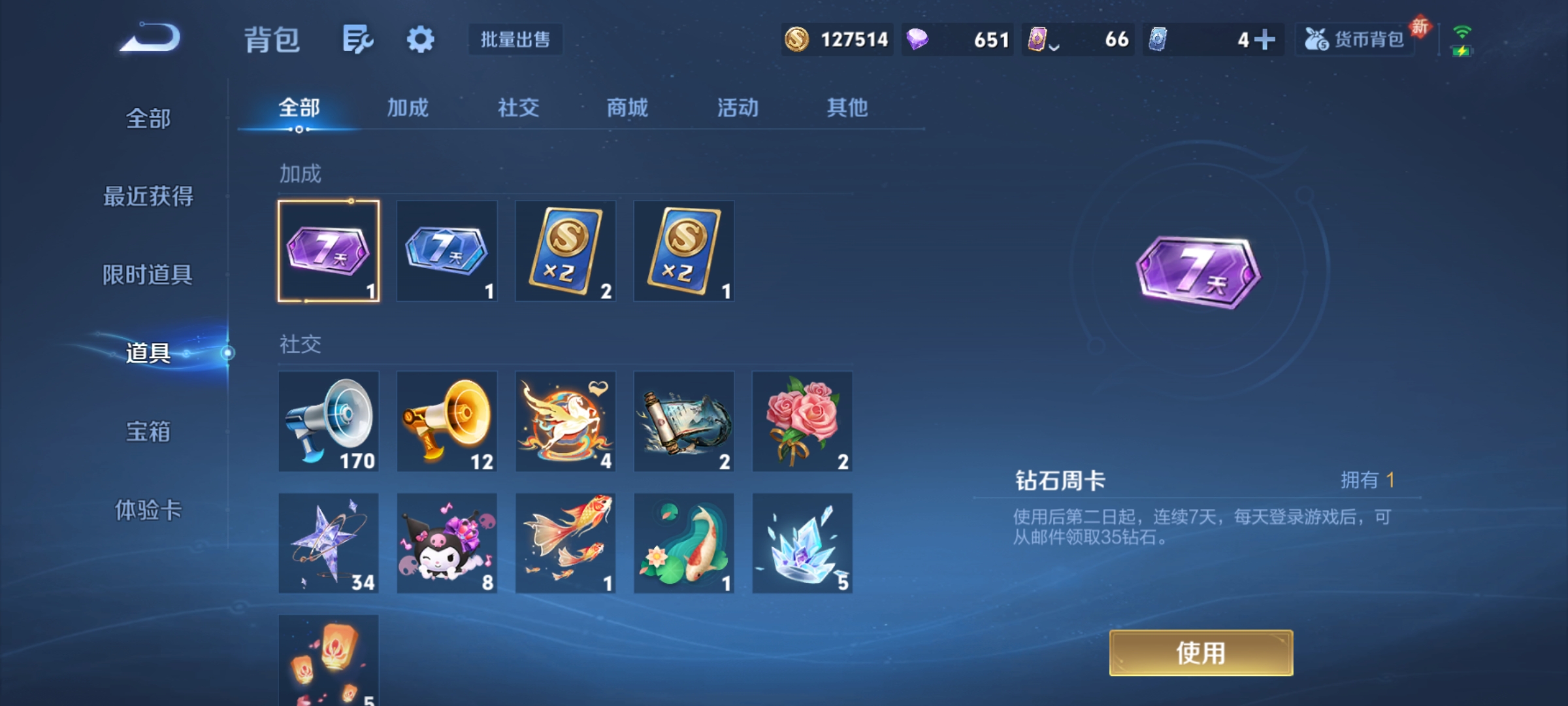Switch to the 商城 filter tab
Viewport: 1568px width, 706px height.
626,108
